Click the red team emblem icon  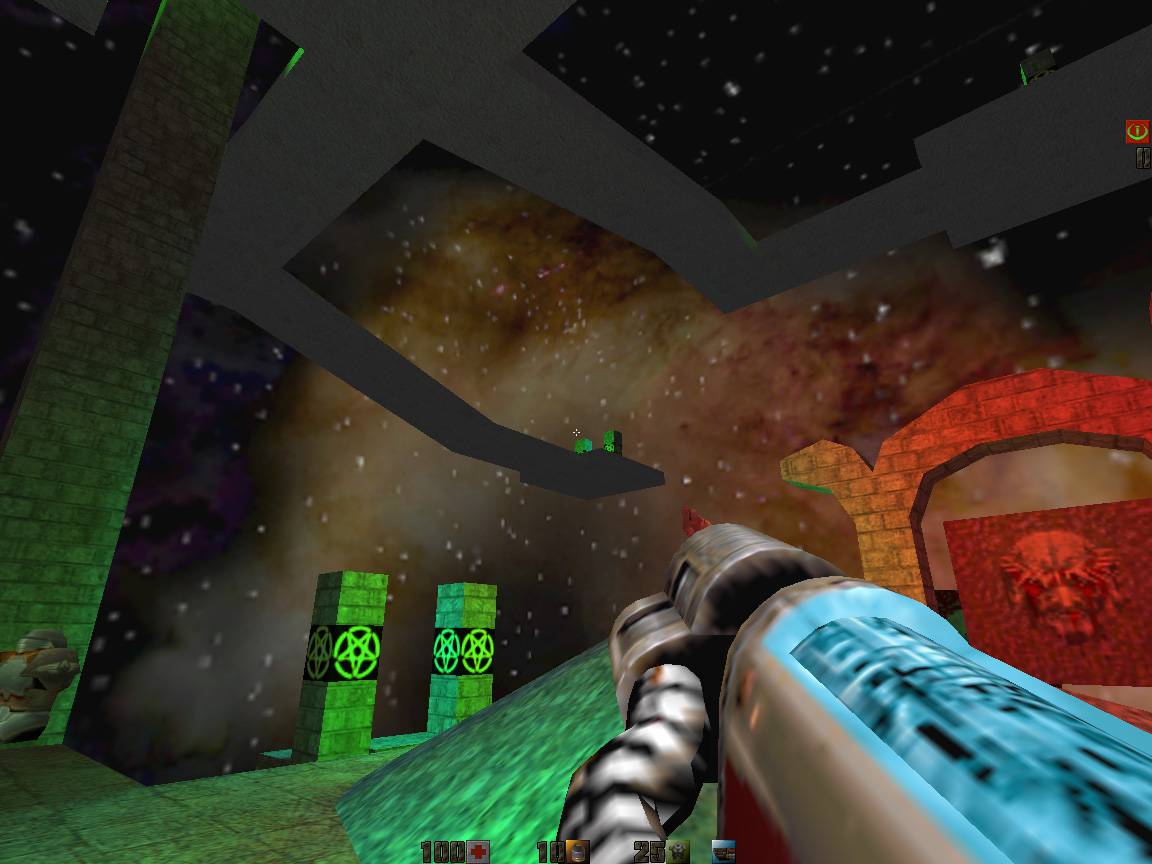click(x=1136, y=130)
